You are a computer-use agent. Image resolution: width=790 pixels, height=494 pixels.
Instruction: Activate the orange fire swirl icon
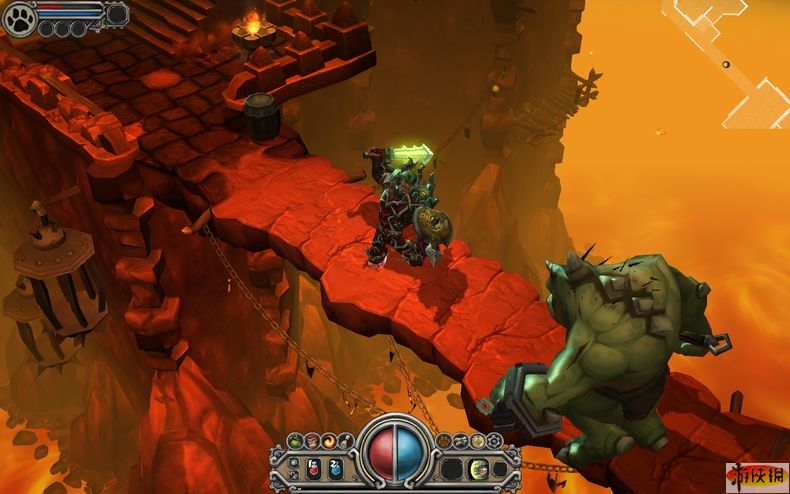coord(329,441)
